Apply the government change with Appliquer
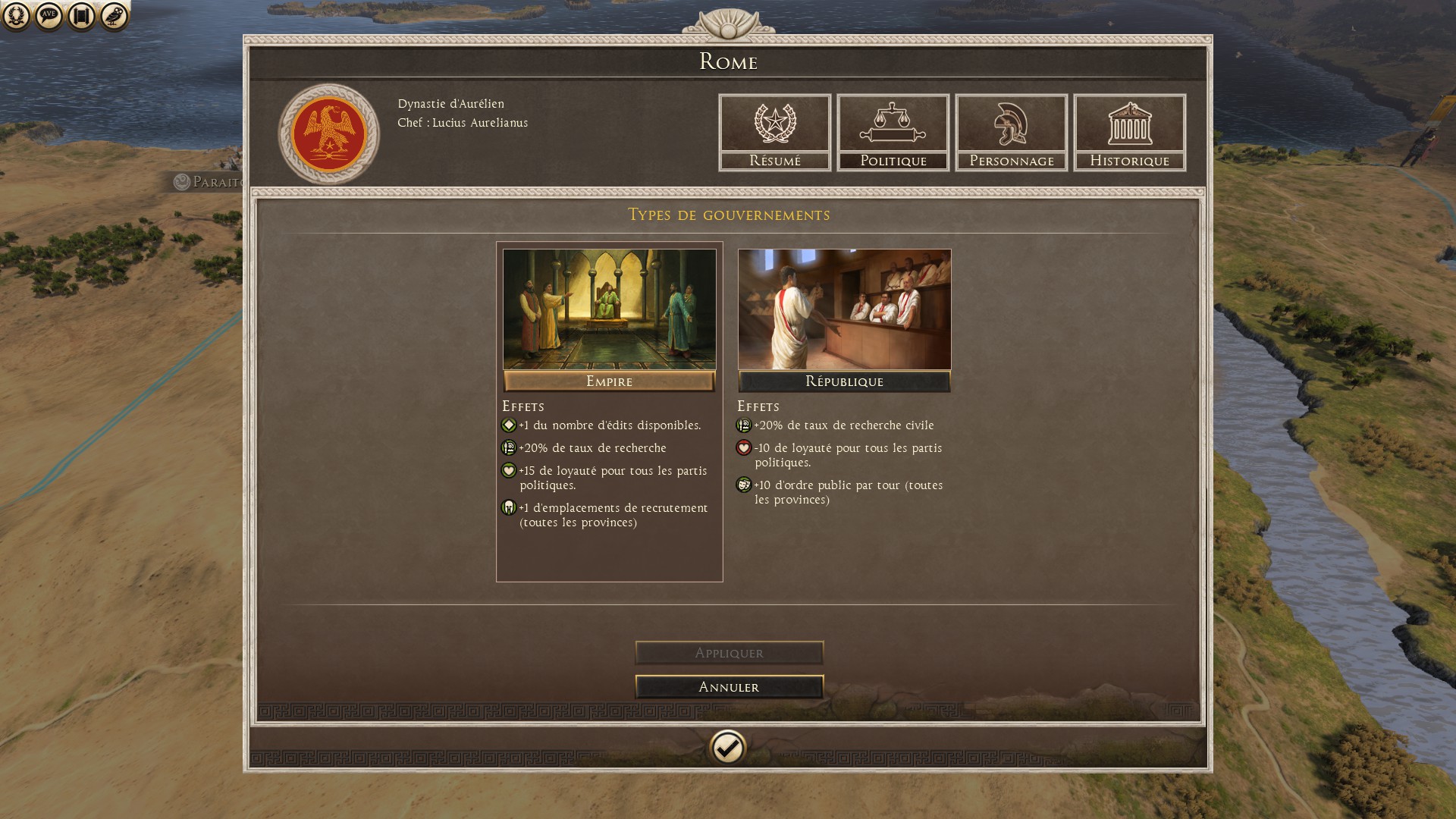Image resolution: width=1456 pixels, height=819 pixels. pyautogui.click(x=729, y=653)
